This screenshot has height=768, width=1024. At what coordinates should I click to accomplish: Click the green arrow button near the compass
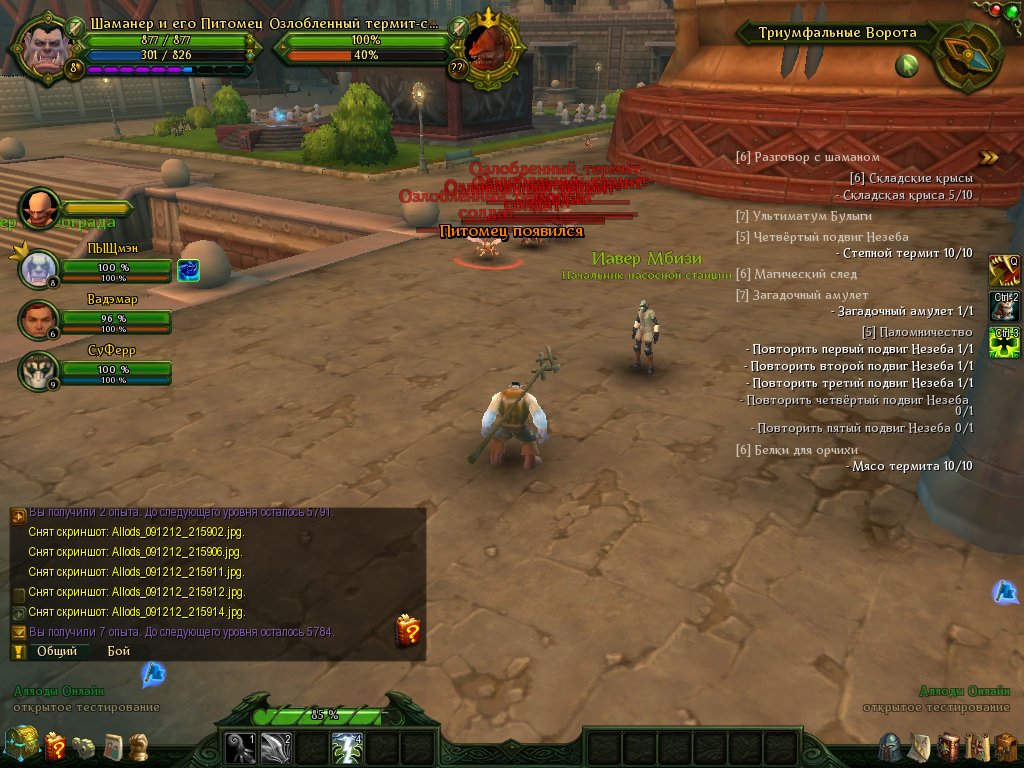click(x=907, y=66)
